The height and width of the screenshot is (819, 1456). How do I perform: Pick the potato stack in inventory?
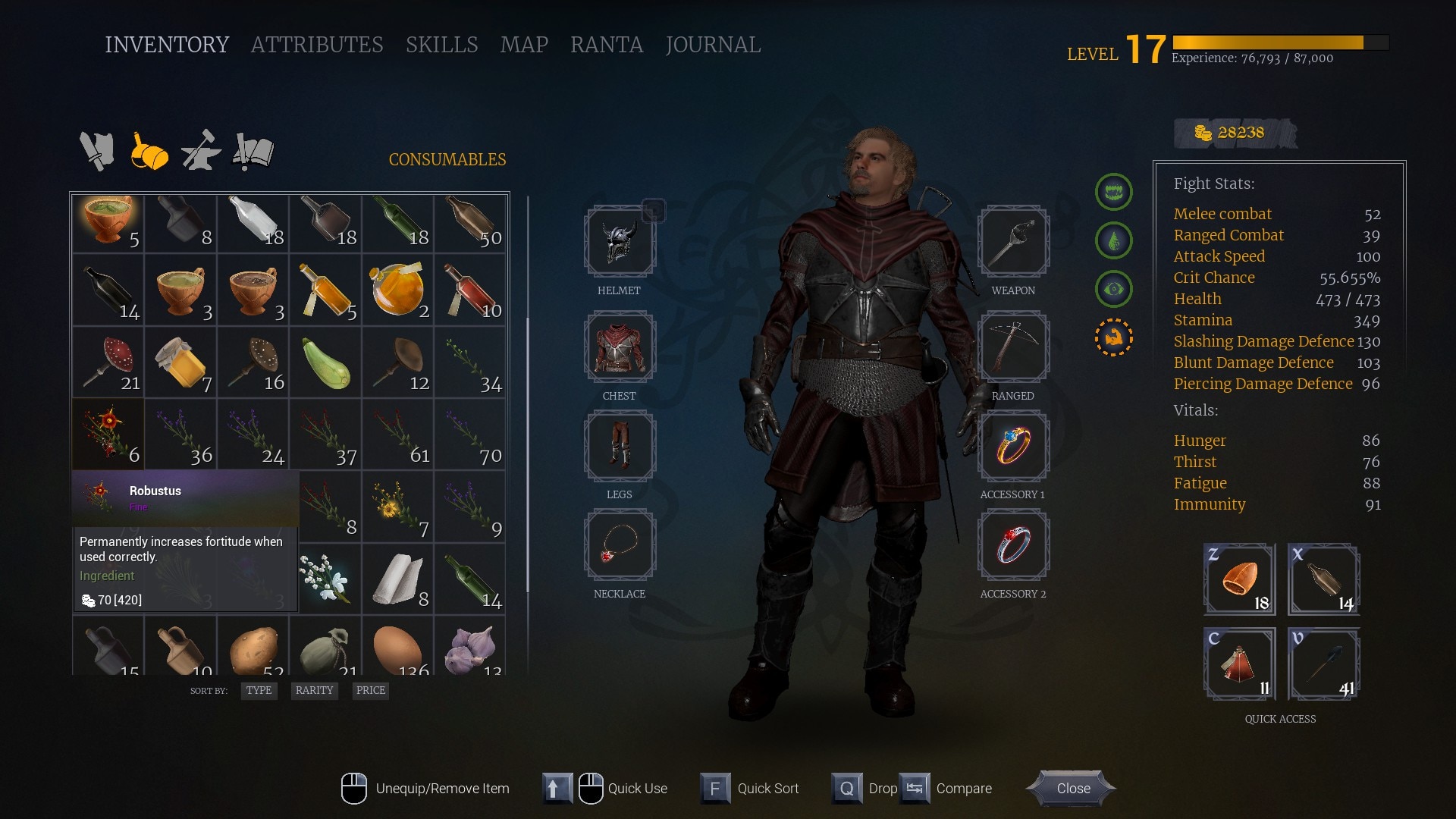(254, 648)
